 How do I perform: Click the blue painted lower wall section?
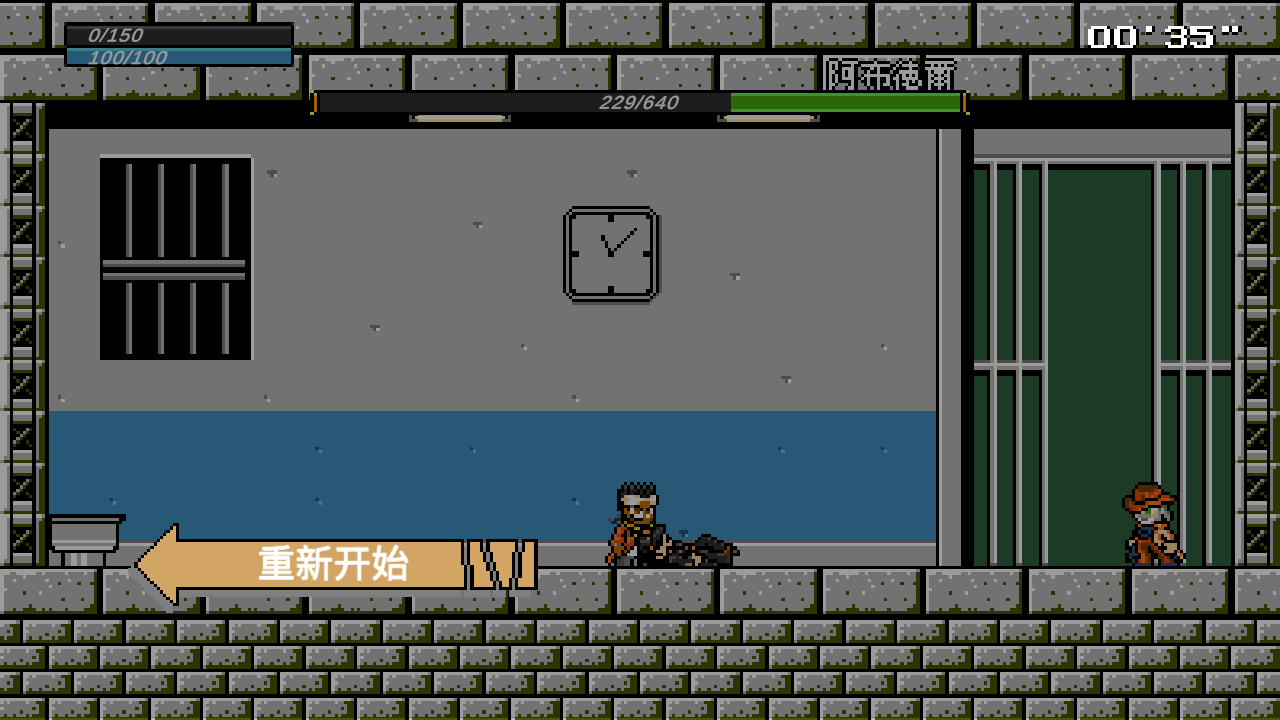click(400, 450)
